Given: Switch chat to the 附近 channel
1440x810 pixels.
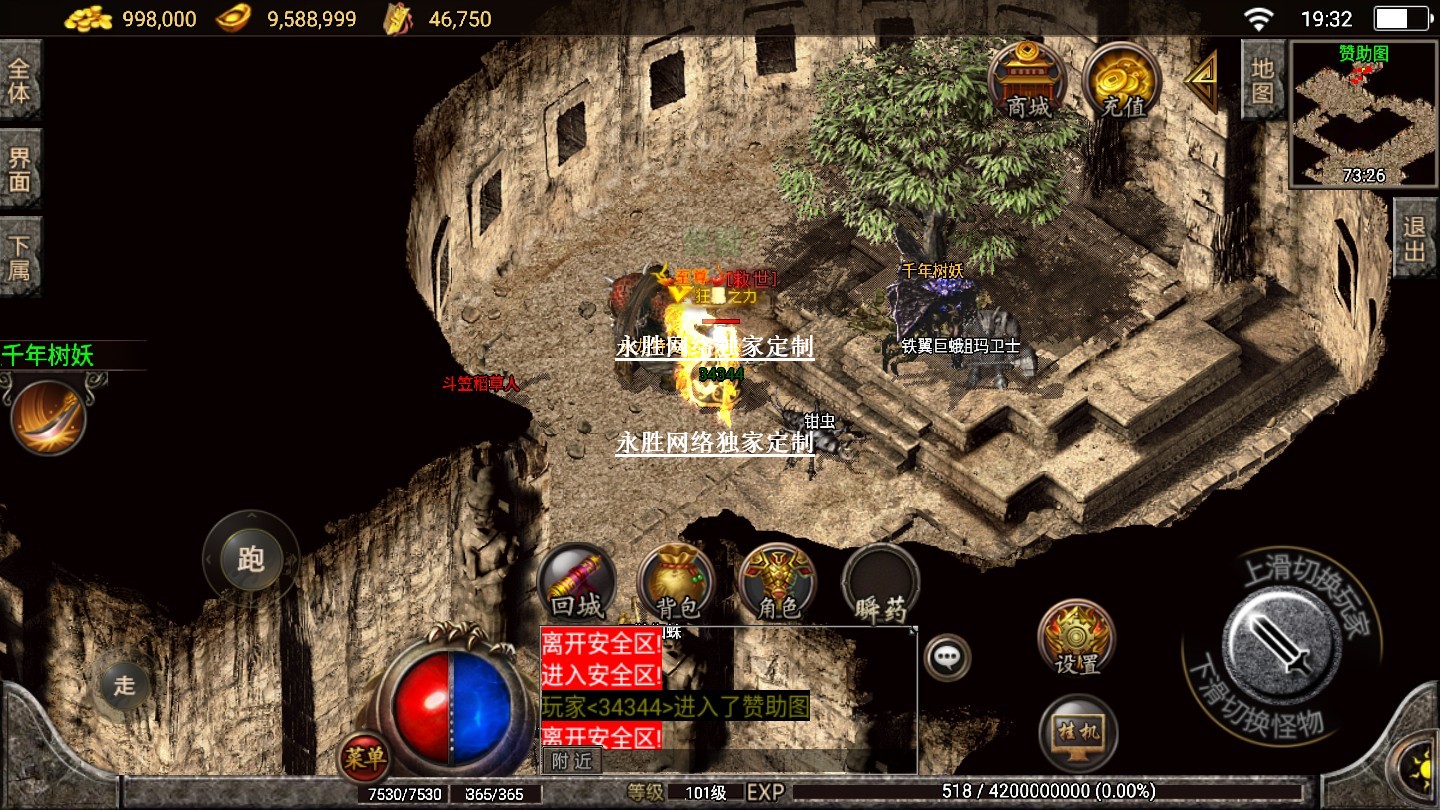Looking at the screenshot, I should click(571, 761).
